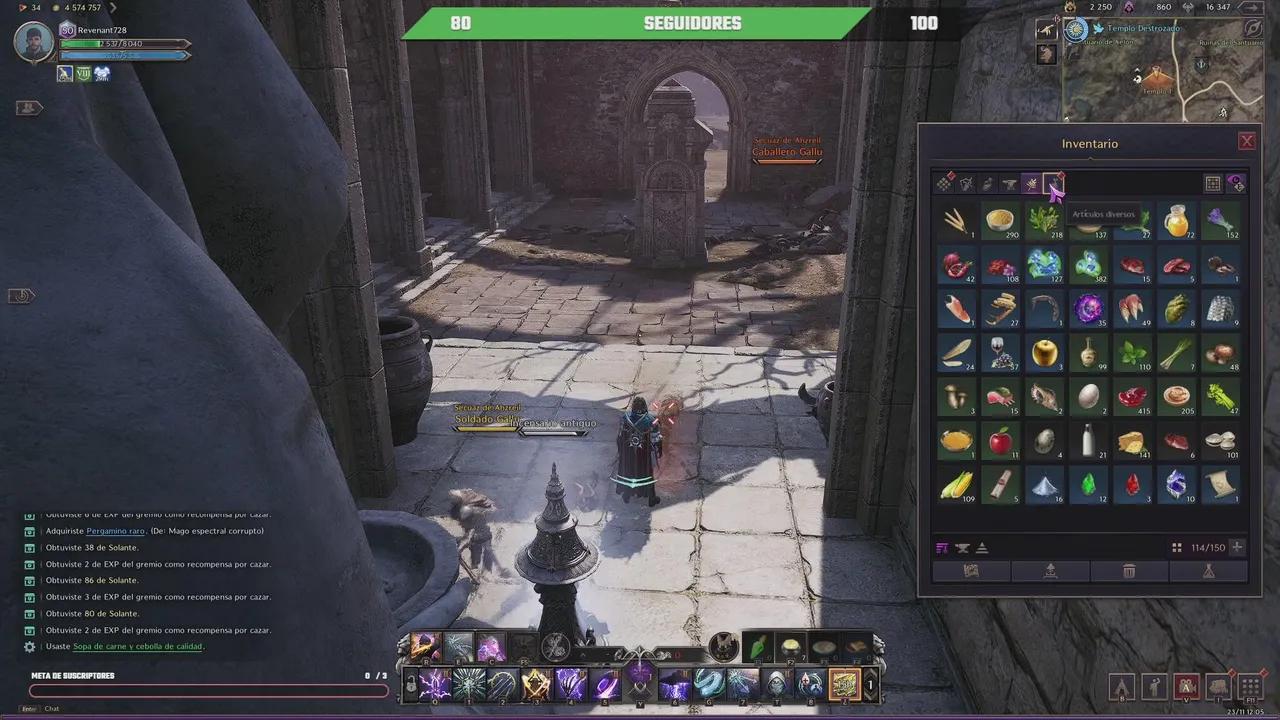Toggle the triangle compact-view control in inventory footer
The width and height of the screenshot is (1280, 720).
981,547
